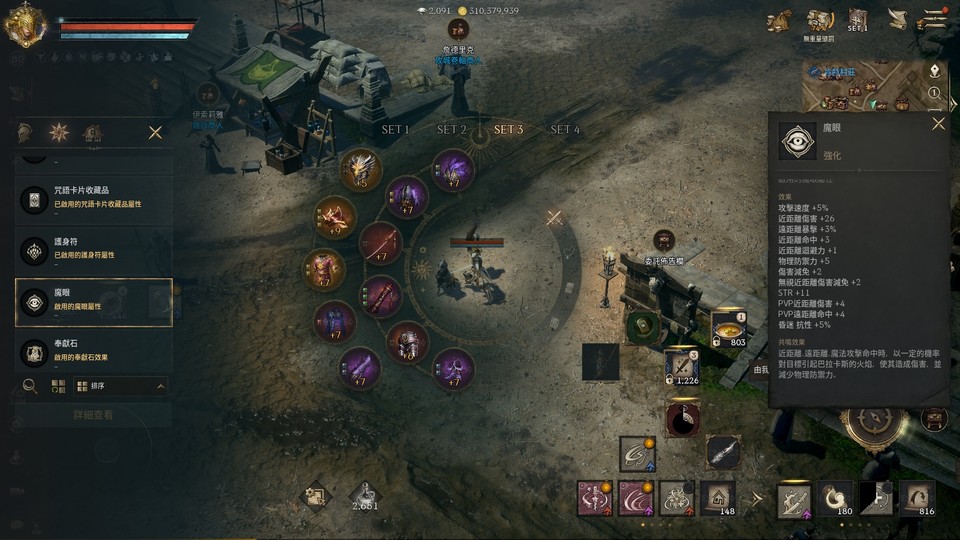Open the minimap
Image resolution: width=960 pixels, height=540 pixels.
pos(866,85)
